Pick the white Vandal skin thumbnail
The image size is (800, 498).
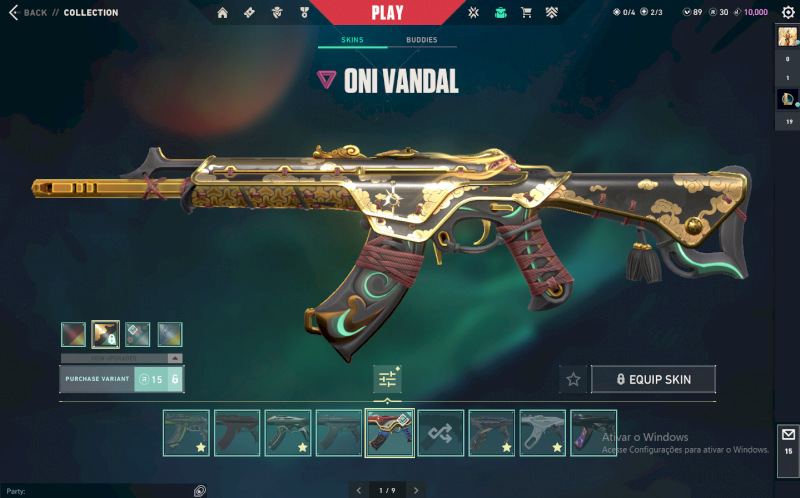(x=542, y=433)
